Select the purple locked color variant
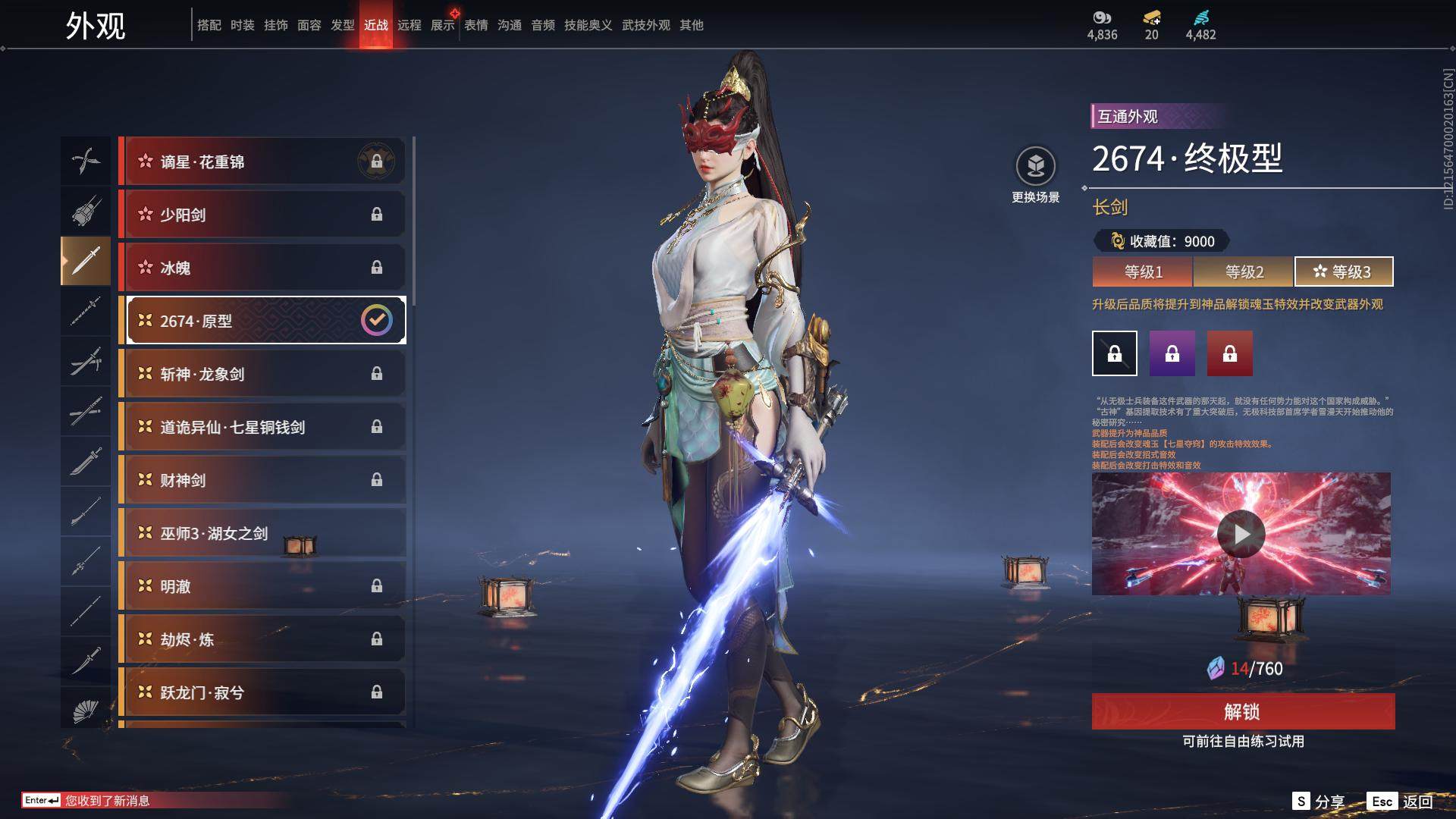 tap(1172, 353)
